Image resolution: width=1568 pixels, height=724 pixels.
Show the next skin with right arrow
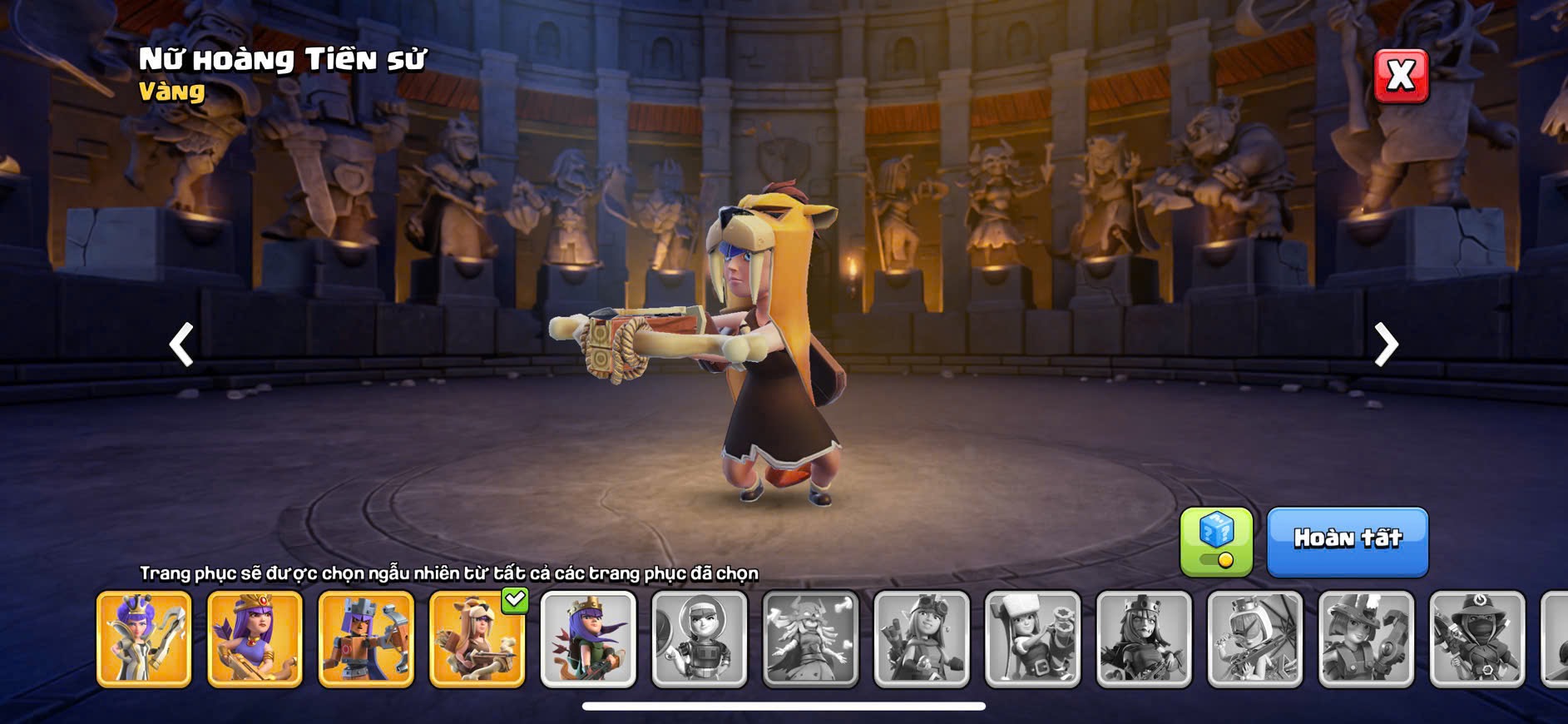point(1385,344)
